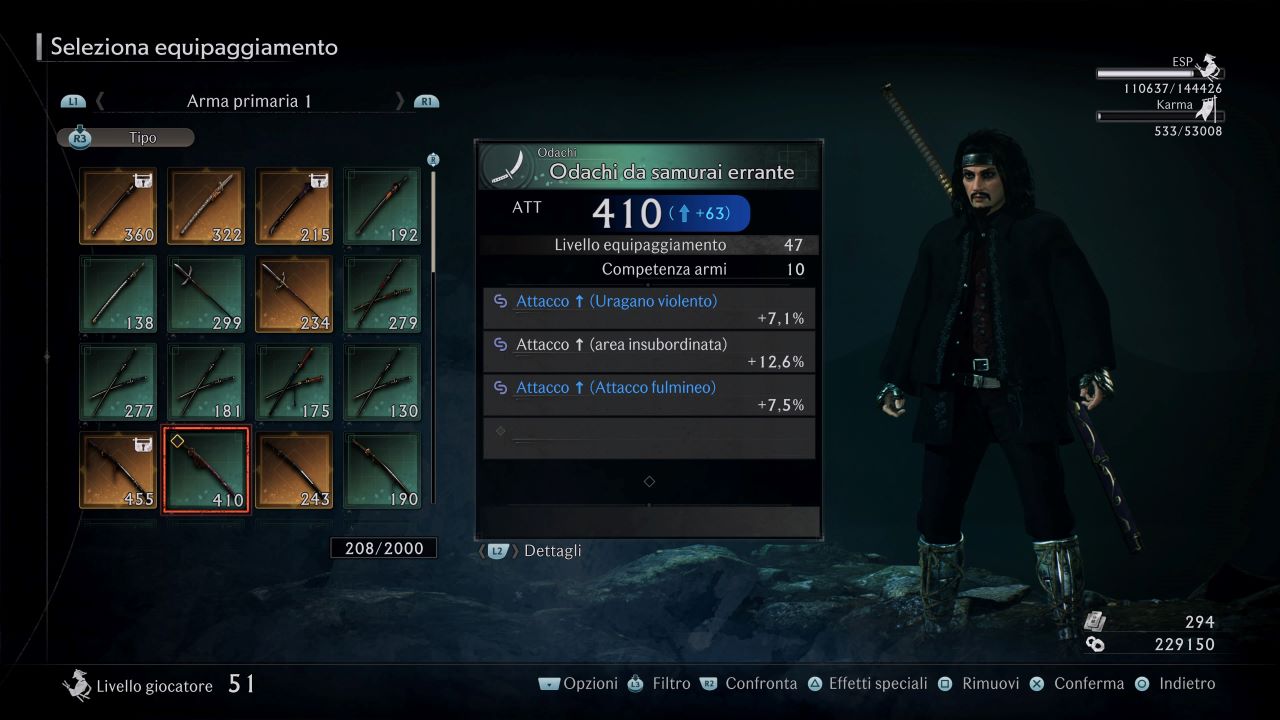Pick the orange weapon slot valued 243

point(294,470)
